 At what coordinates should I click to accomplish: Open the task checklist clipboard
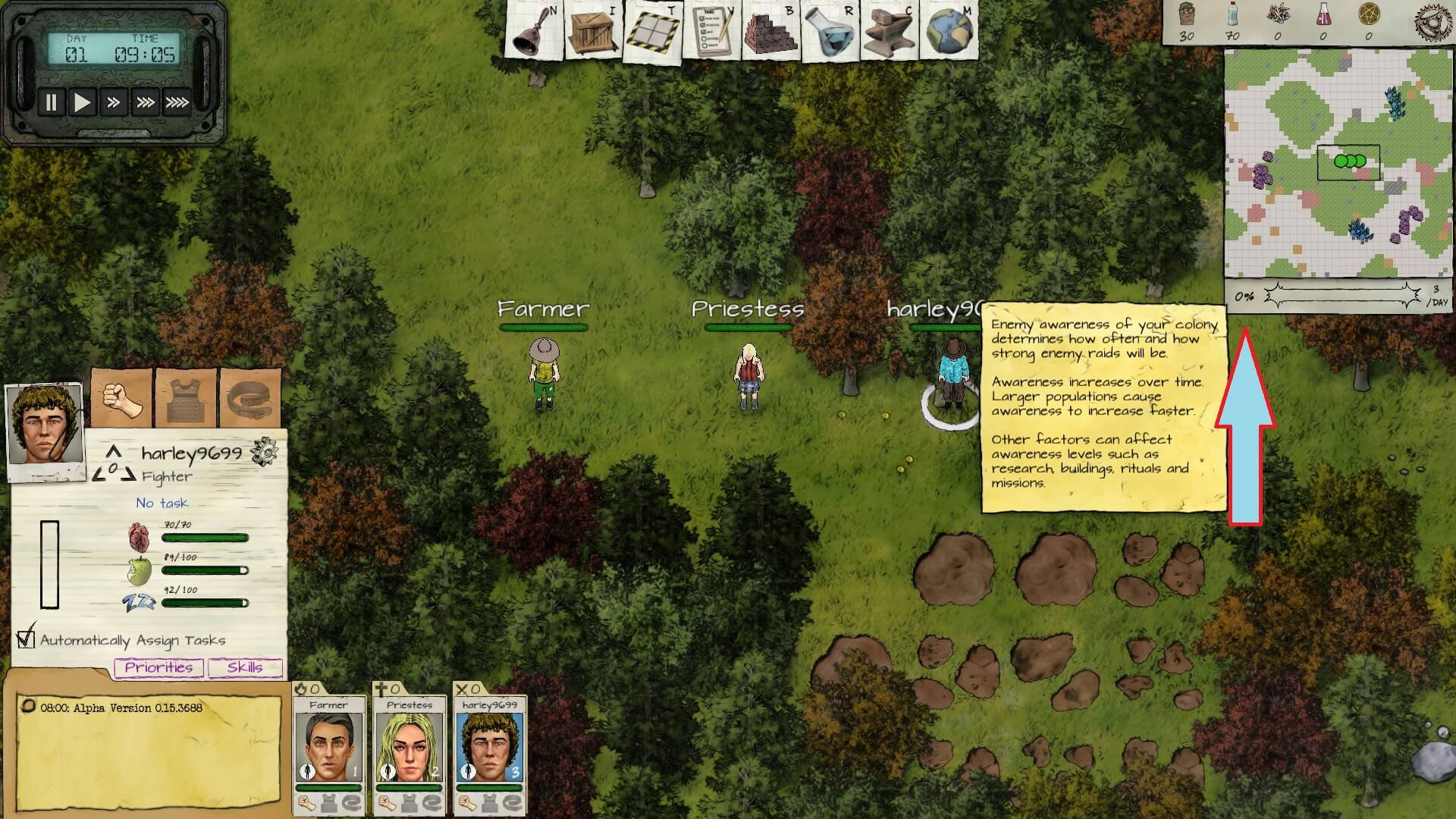pyautogui.click(x=711, y=32)
